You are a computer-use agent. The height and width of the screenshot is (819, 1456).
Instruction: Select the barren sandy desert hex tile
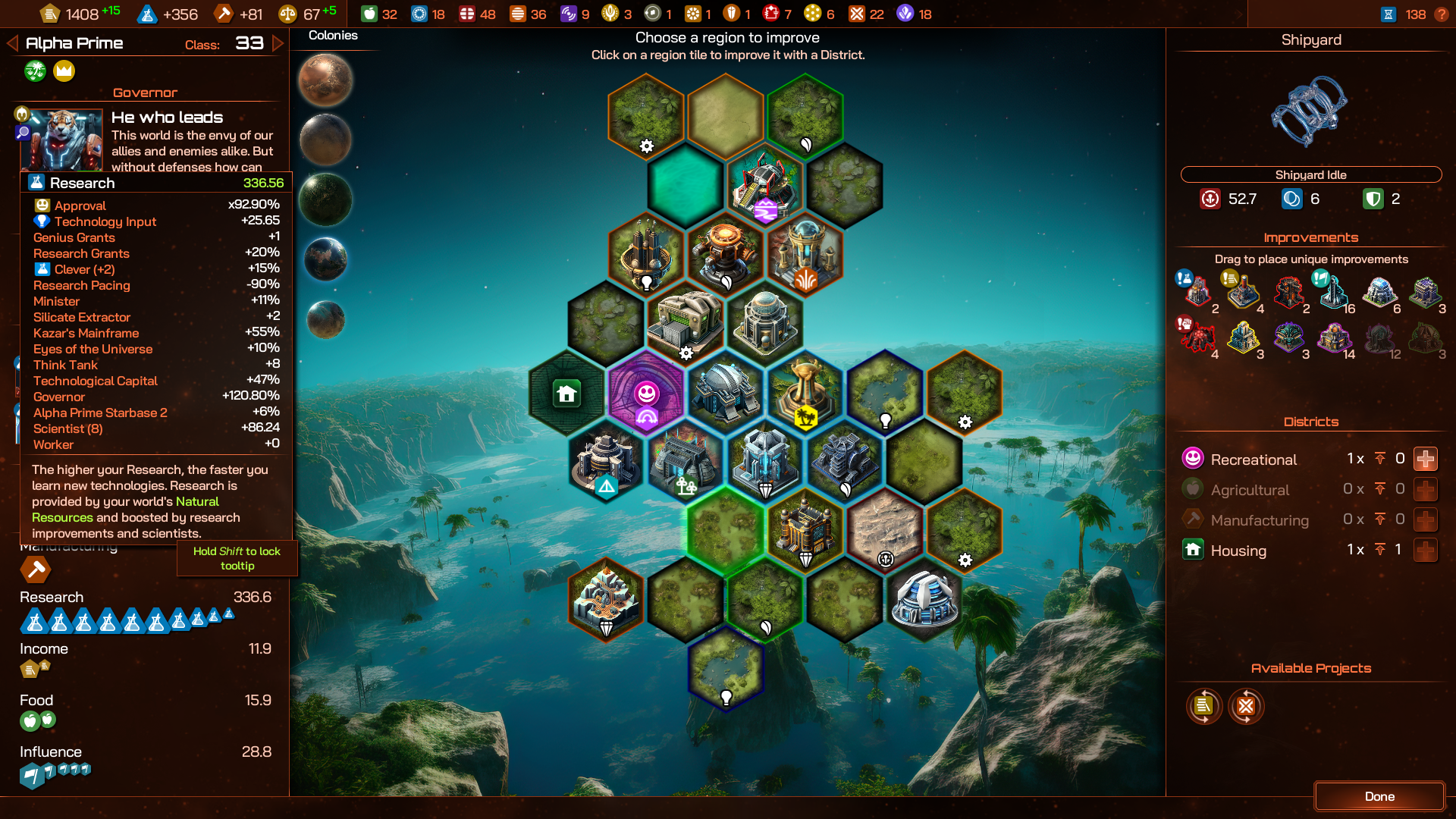(x=884, y=531)
